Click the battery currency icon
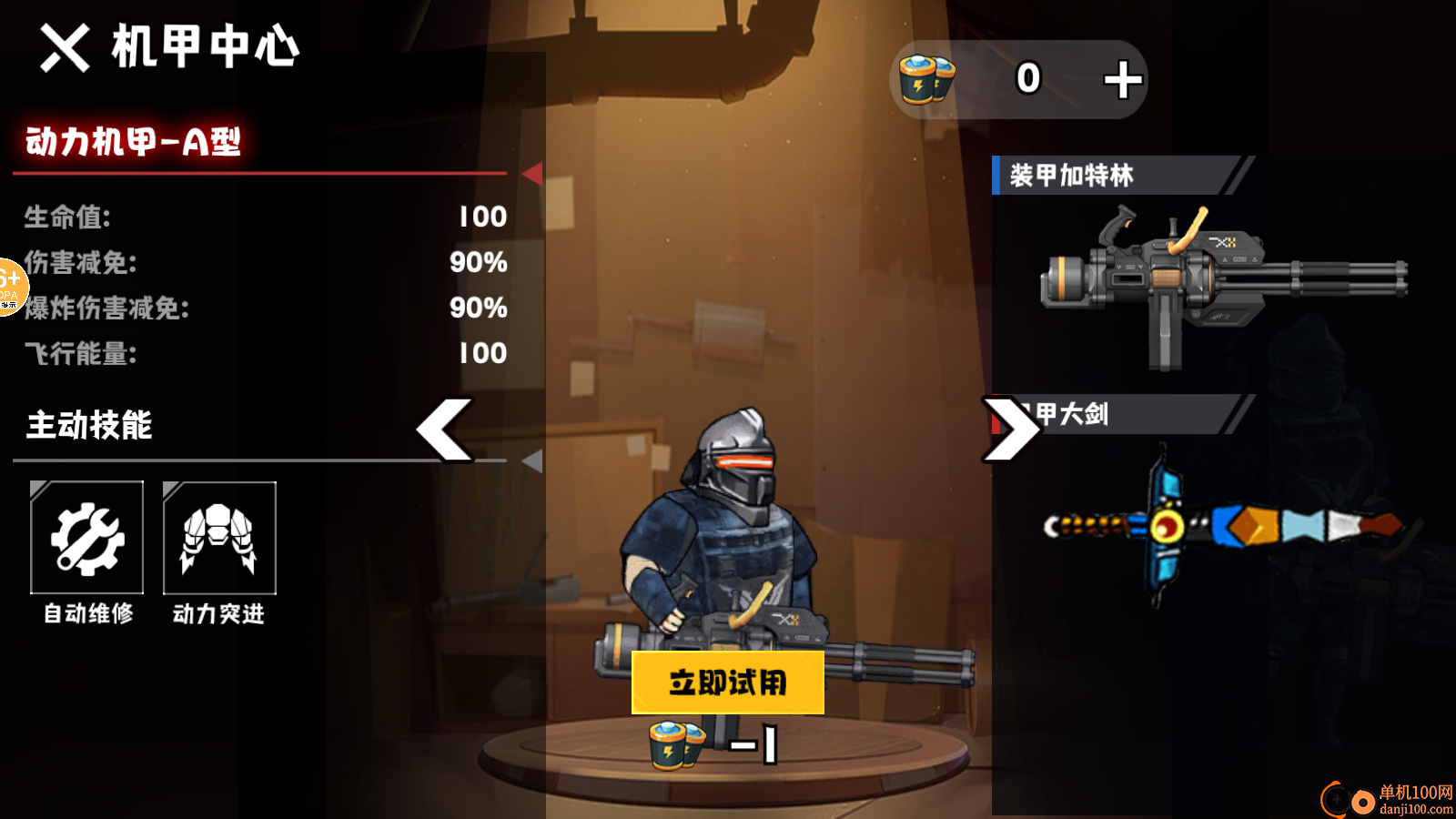The height and width of the screenshot is (819, 1456). tap(925, 79)
